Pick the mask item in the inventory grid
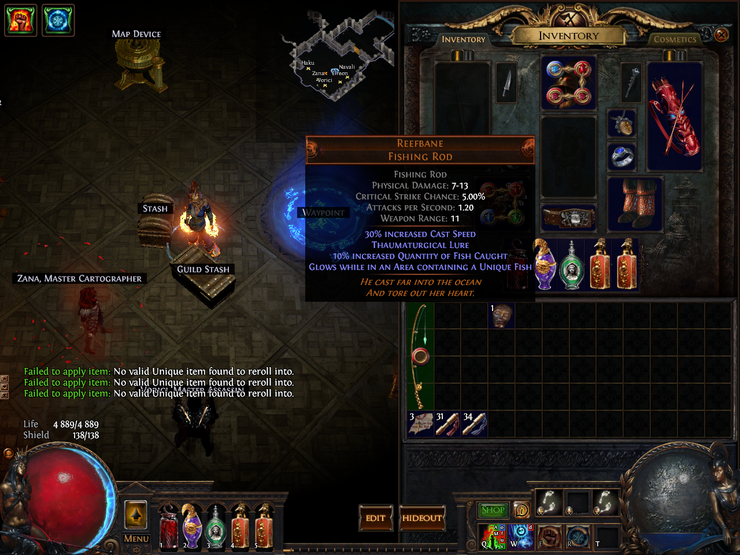The image size is (740, 555). 498,315
